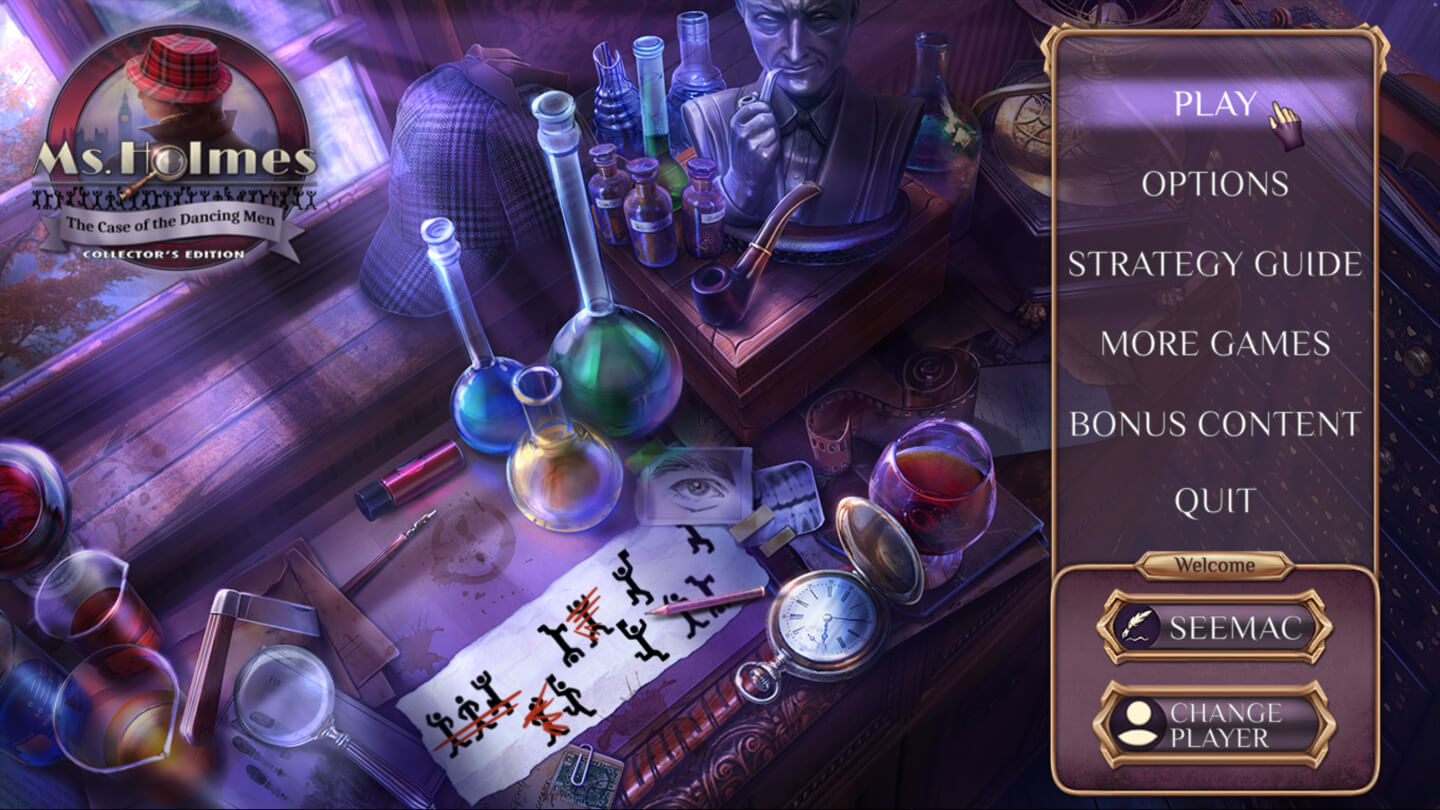The image size is (1440, 810).
Task: Open the Options menu
Action: click(1214, 184)
